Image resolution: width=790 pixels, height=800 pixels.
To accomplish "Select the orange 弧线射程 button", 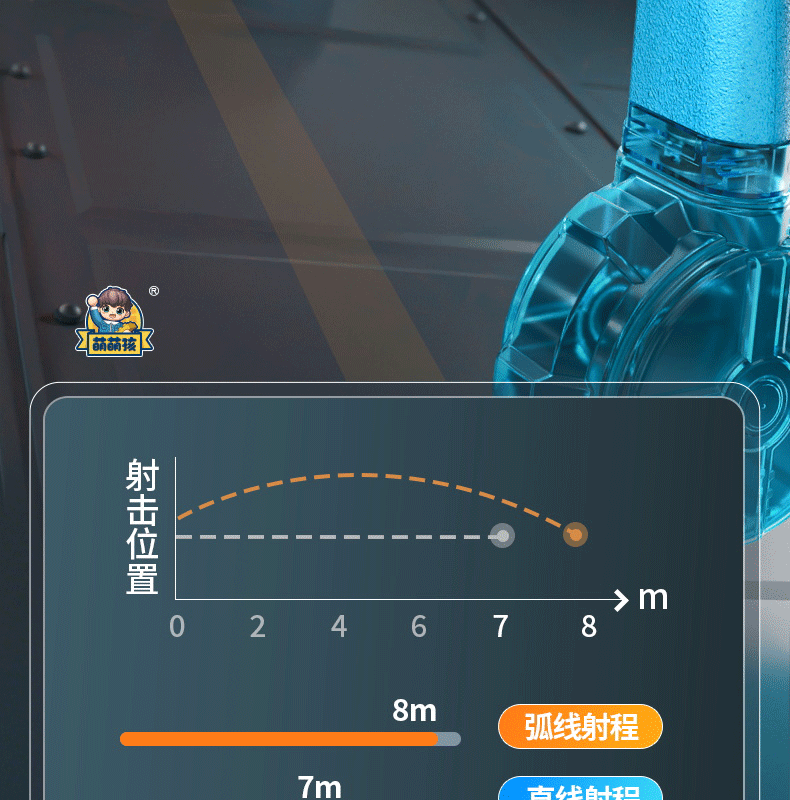I will [x=580, y=726].
